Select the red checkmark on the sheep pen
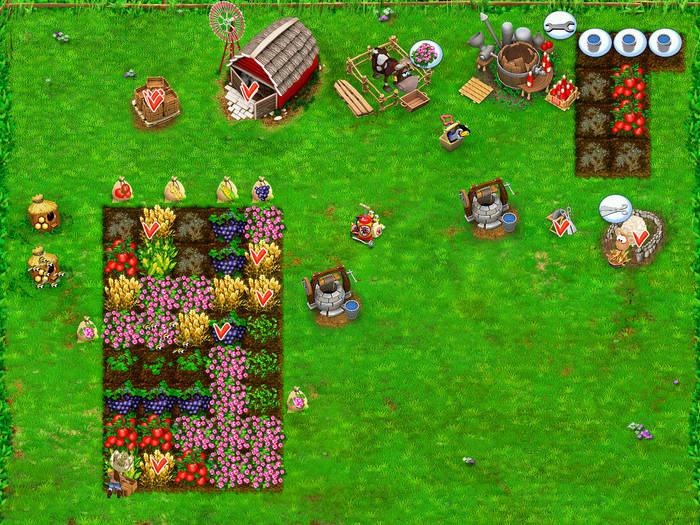The width and height of the screenshot is (700, 525). pyautogui.click(x=639, y=238)
